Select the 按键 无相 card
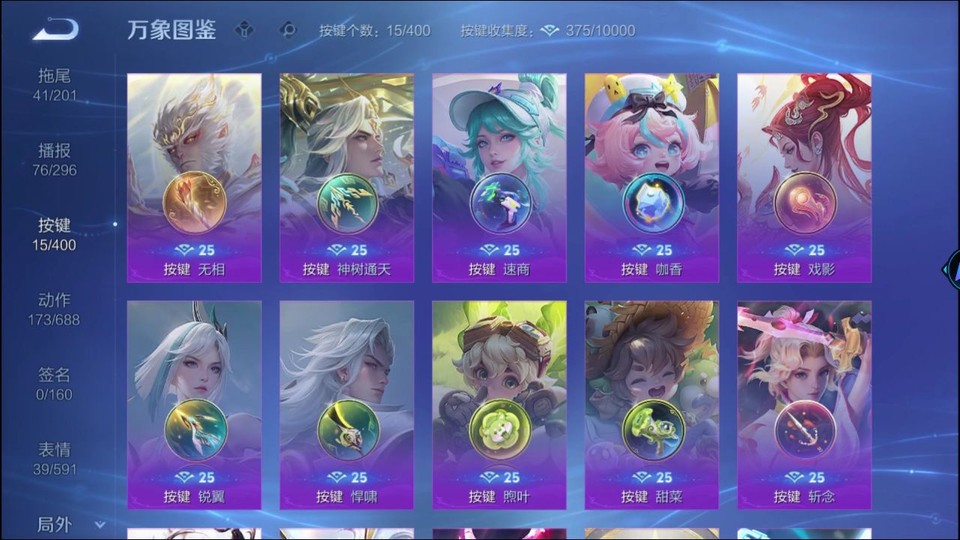Image resolution: width=960 pixels, height=540 pixels. click(194, 178)
